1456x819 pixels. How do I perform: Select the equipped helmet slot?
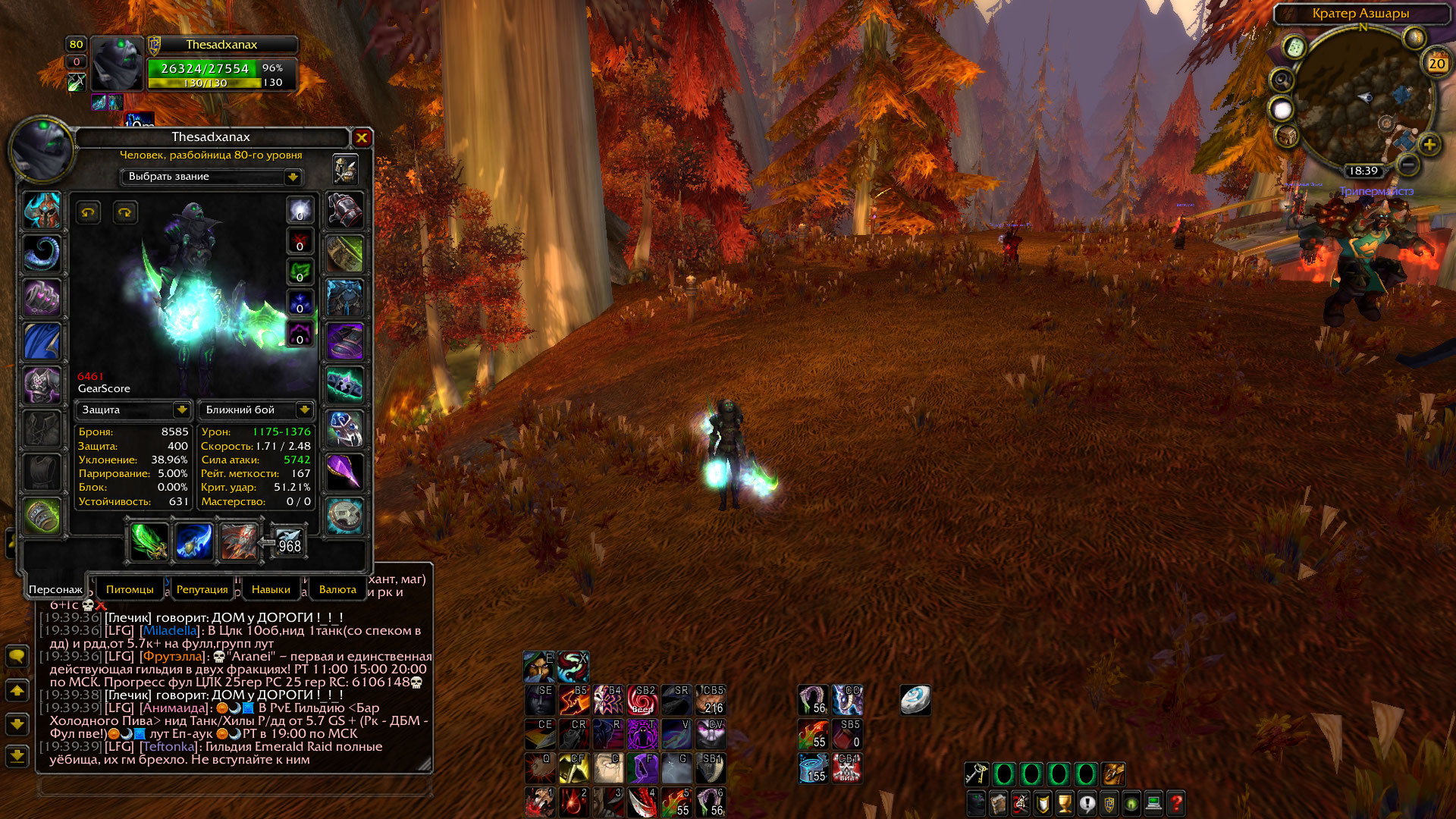(42, 210)
